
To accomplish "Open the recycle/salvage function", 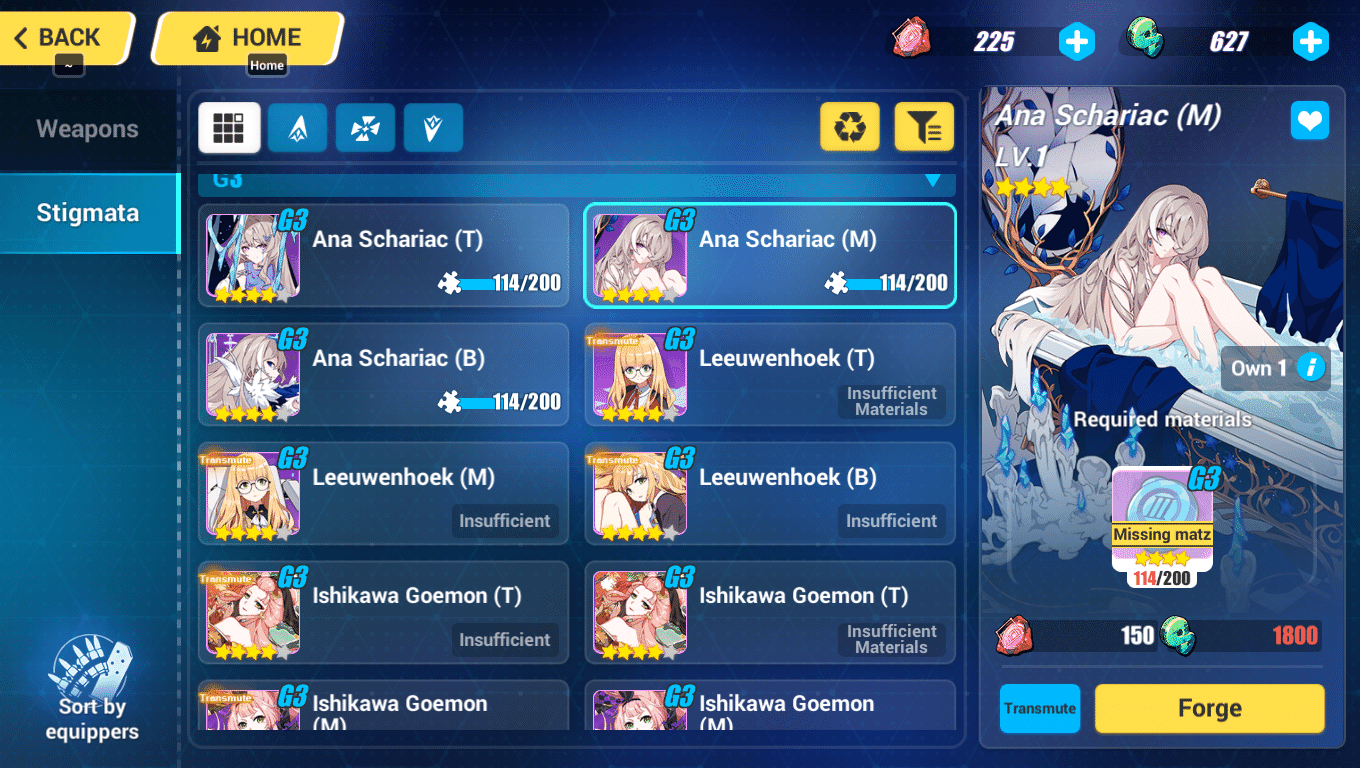I will click(849, 127).
